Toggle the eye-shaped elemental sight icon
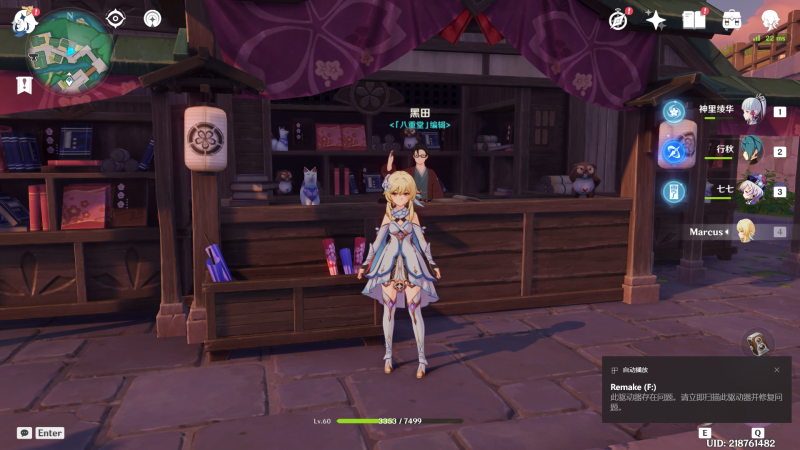 [x=116, y=18]
